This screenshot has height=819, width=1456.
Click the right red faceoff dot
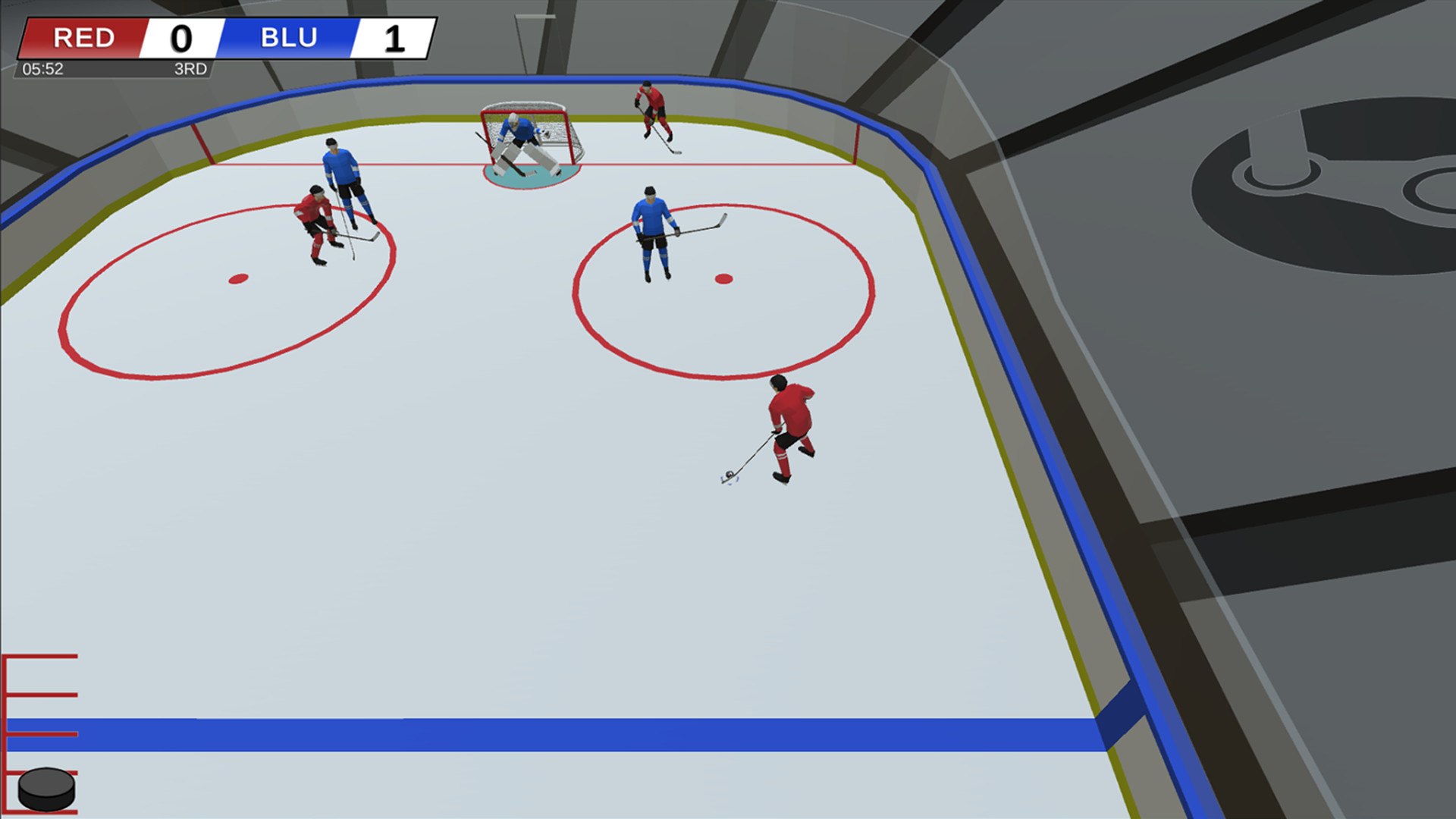click(x=722, y=278)
